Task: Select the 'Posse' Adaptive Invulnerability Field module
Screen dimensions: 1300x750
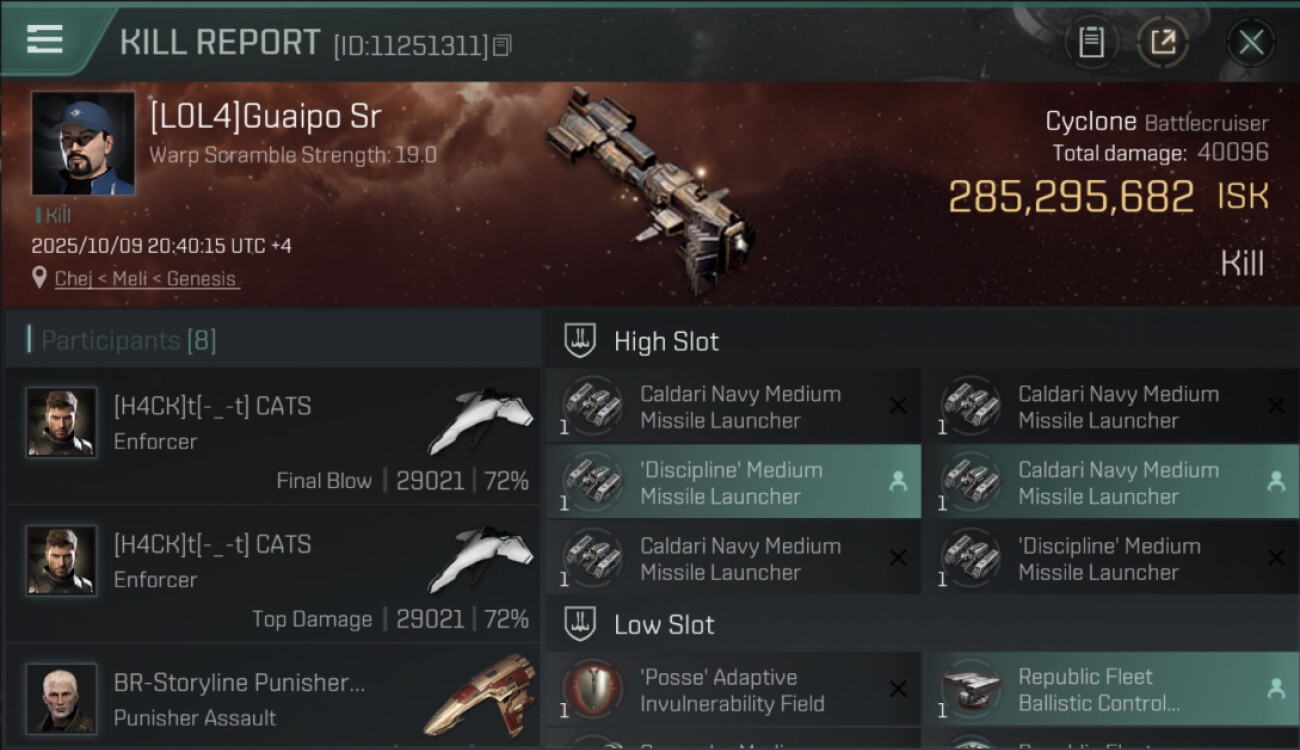Action: [x=732, y=690]
